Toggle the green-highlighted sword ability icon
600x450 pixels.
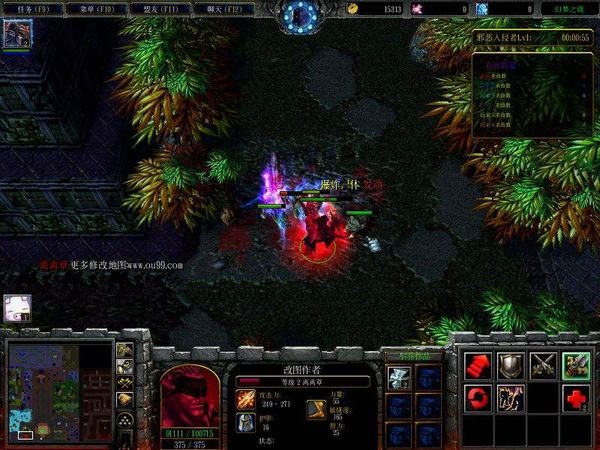576,366
